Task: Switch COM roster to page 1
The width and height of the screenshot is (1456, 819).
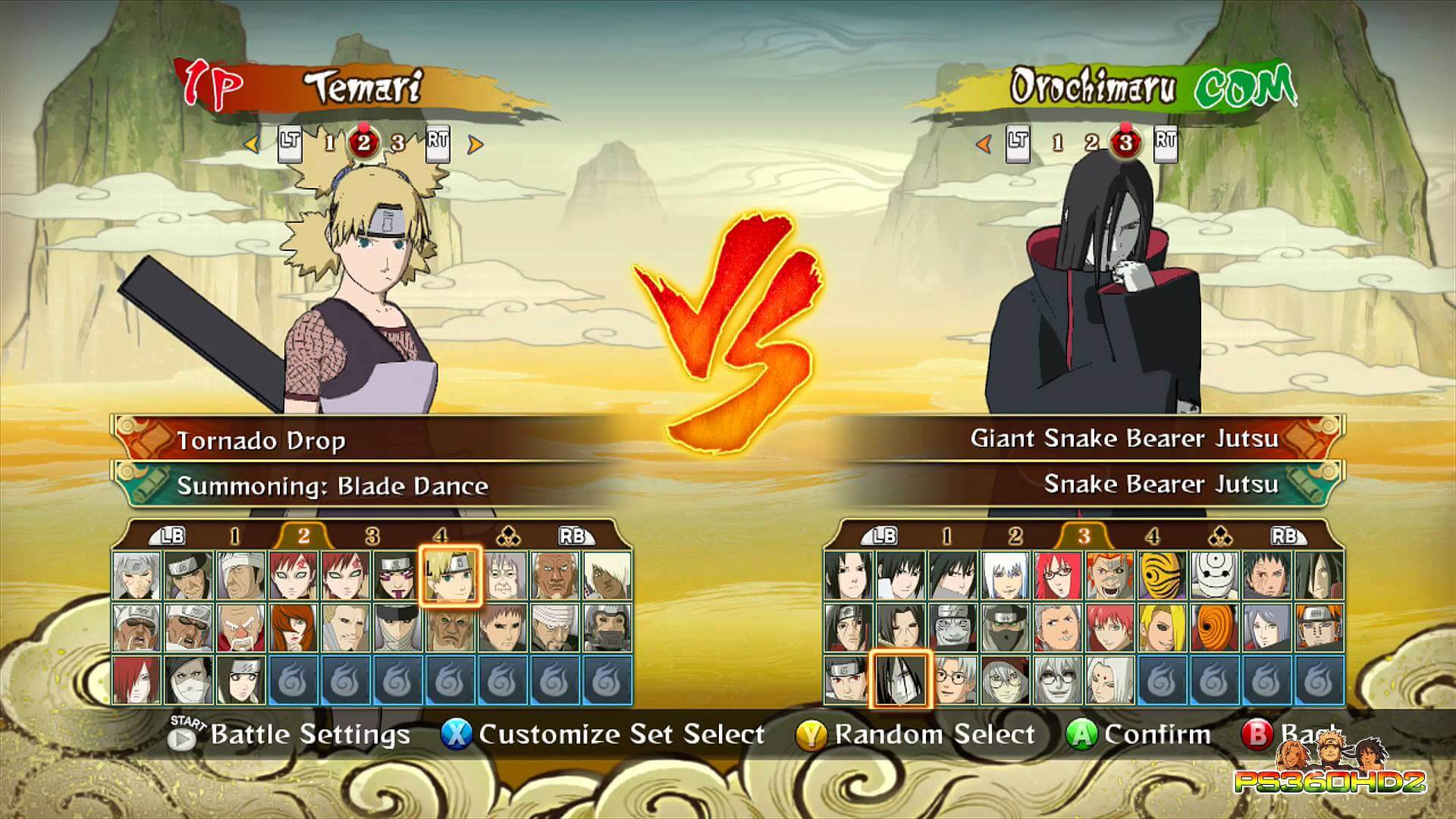Action: [x=946, y=537]
